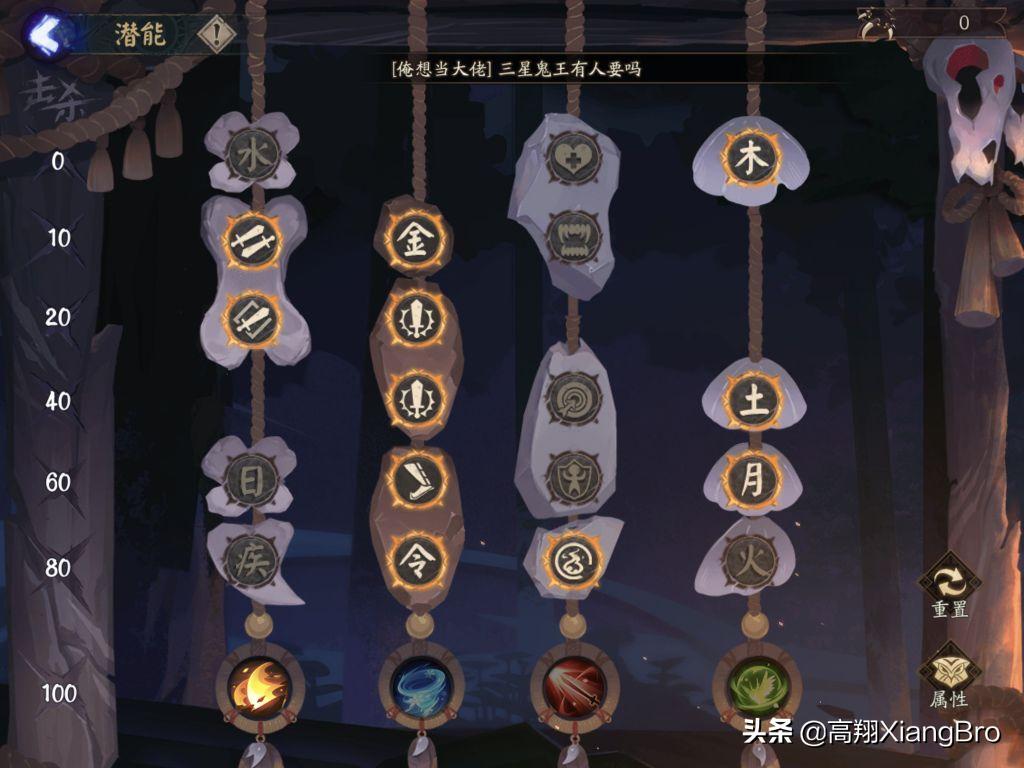Choose the 木 potential node
1024x768 pixels.
pos(752,158)
